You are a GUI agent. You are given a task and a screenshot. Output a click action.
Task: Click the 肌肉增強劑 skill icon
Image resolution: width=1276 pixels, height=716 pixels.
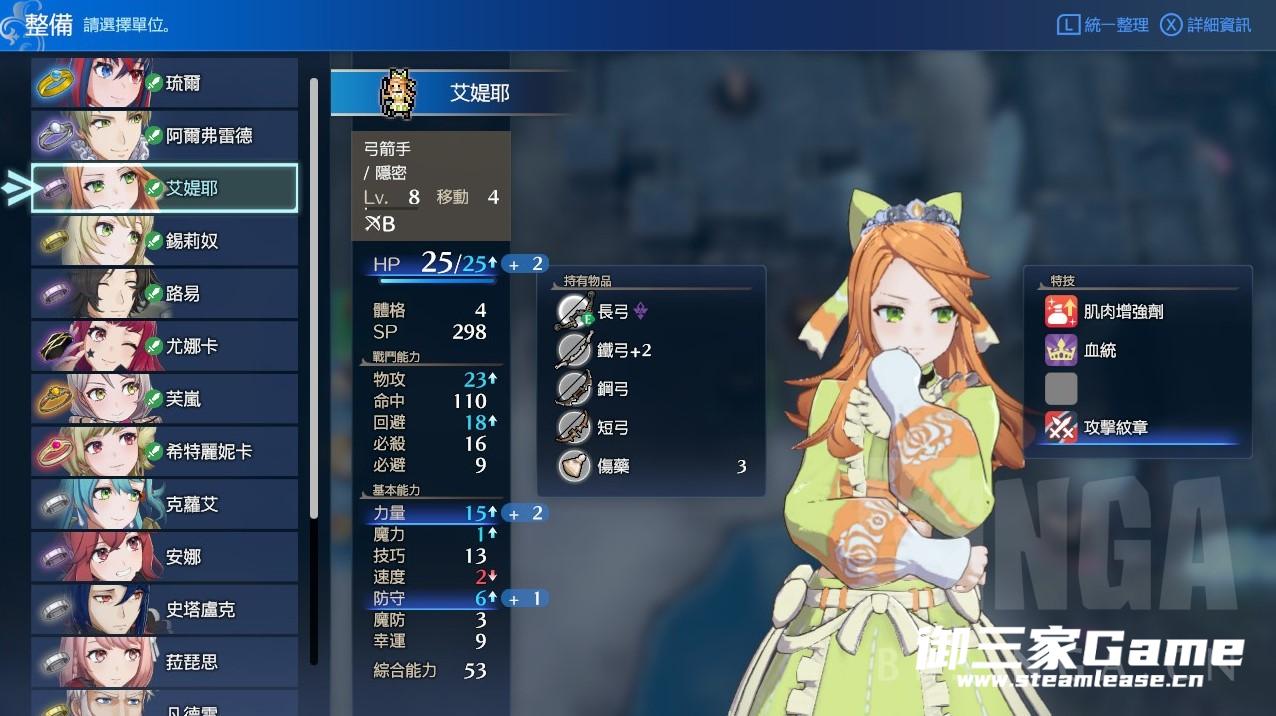[1061, 312]
